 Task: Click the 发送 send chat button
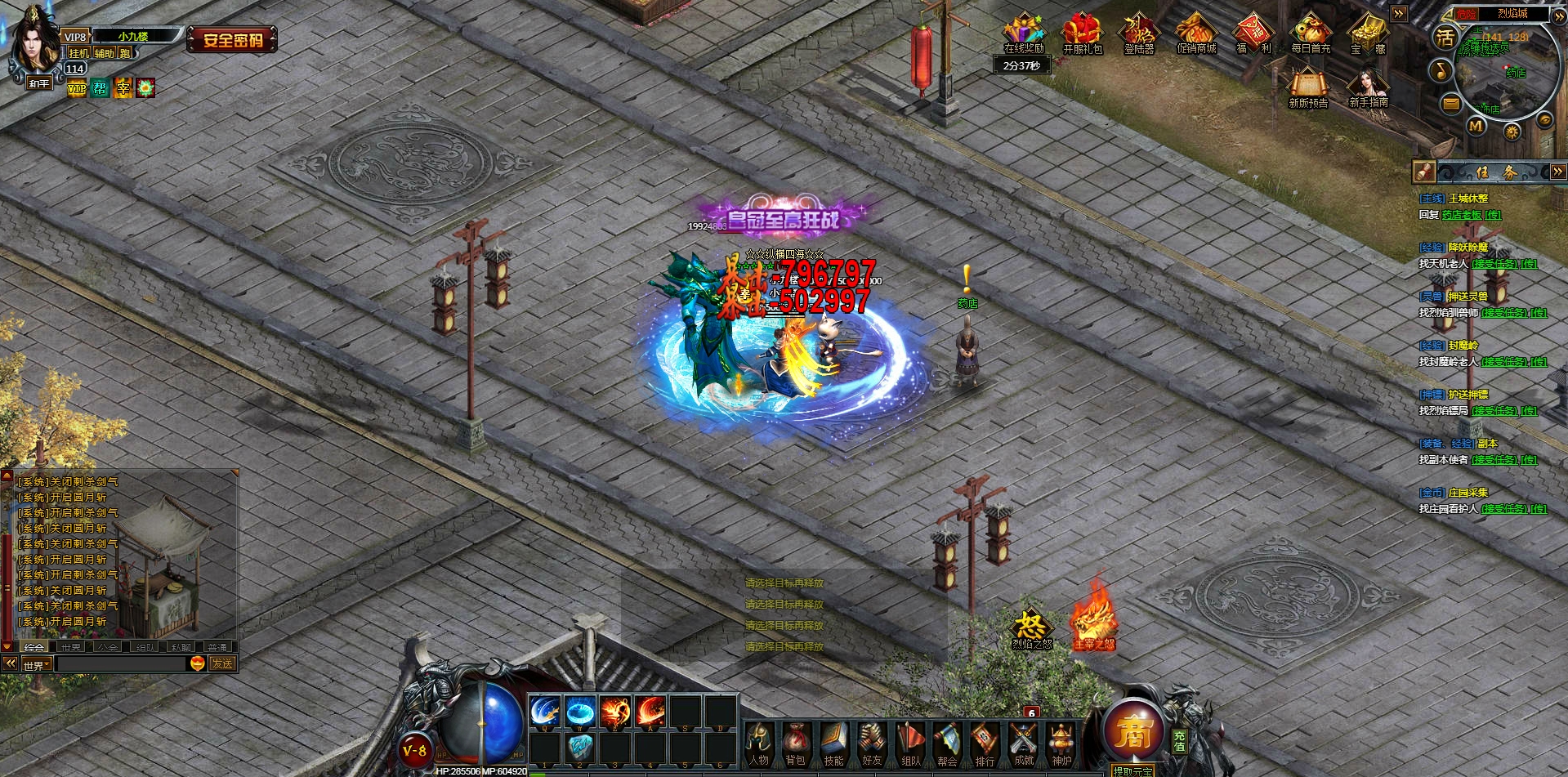(x=222, y=664)
